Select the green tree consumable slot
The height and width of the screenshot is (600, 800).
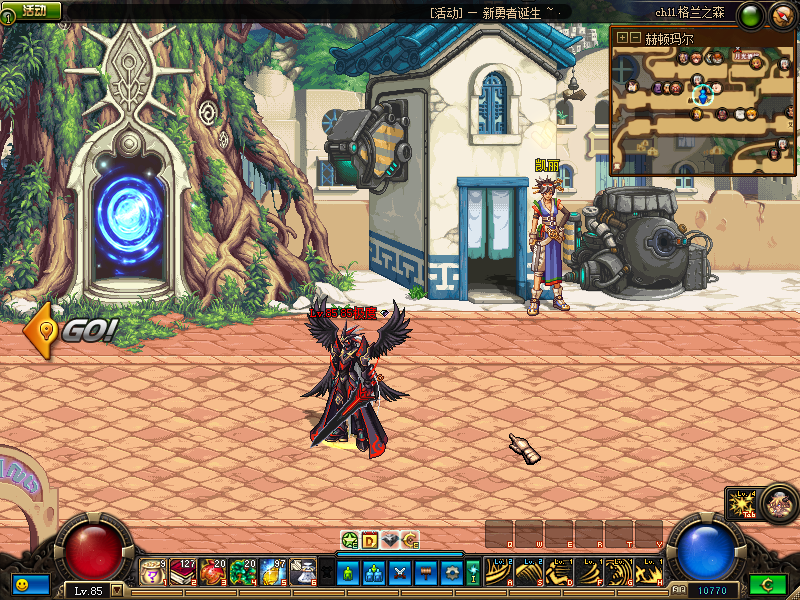click(243, 572)
